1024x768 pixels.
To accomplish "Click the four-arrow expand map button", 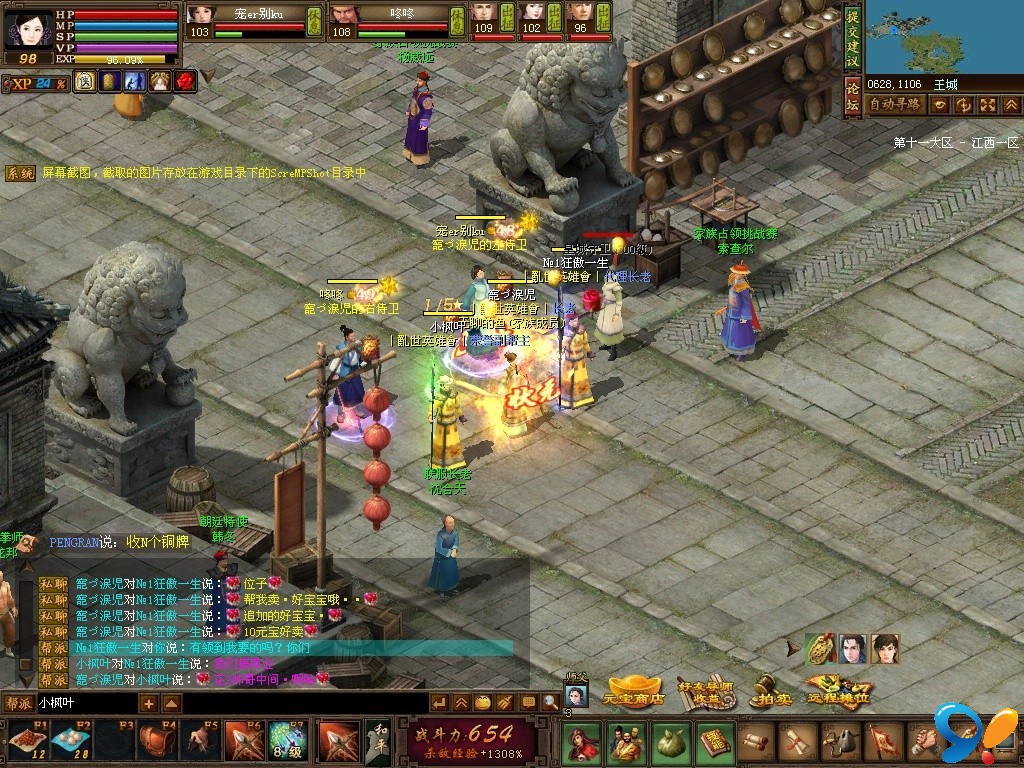I will [x=987, y=104].
